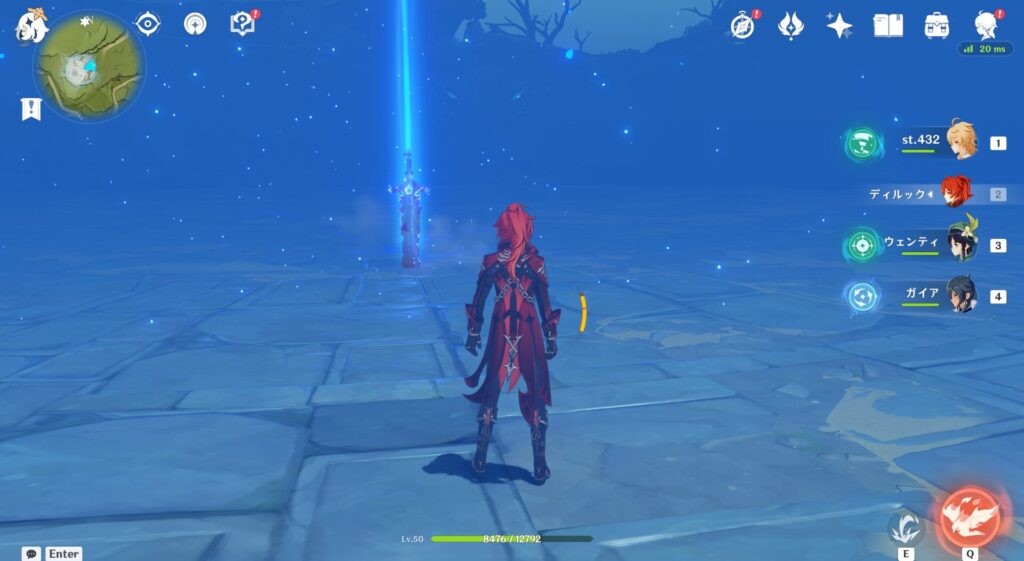Viewport: 1024px width, 561px height.
Task: Use Diluc's elemental skill icon
Action: [905, 526]
